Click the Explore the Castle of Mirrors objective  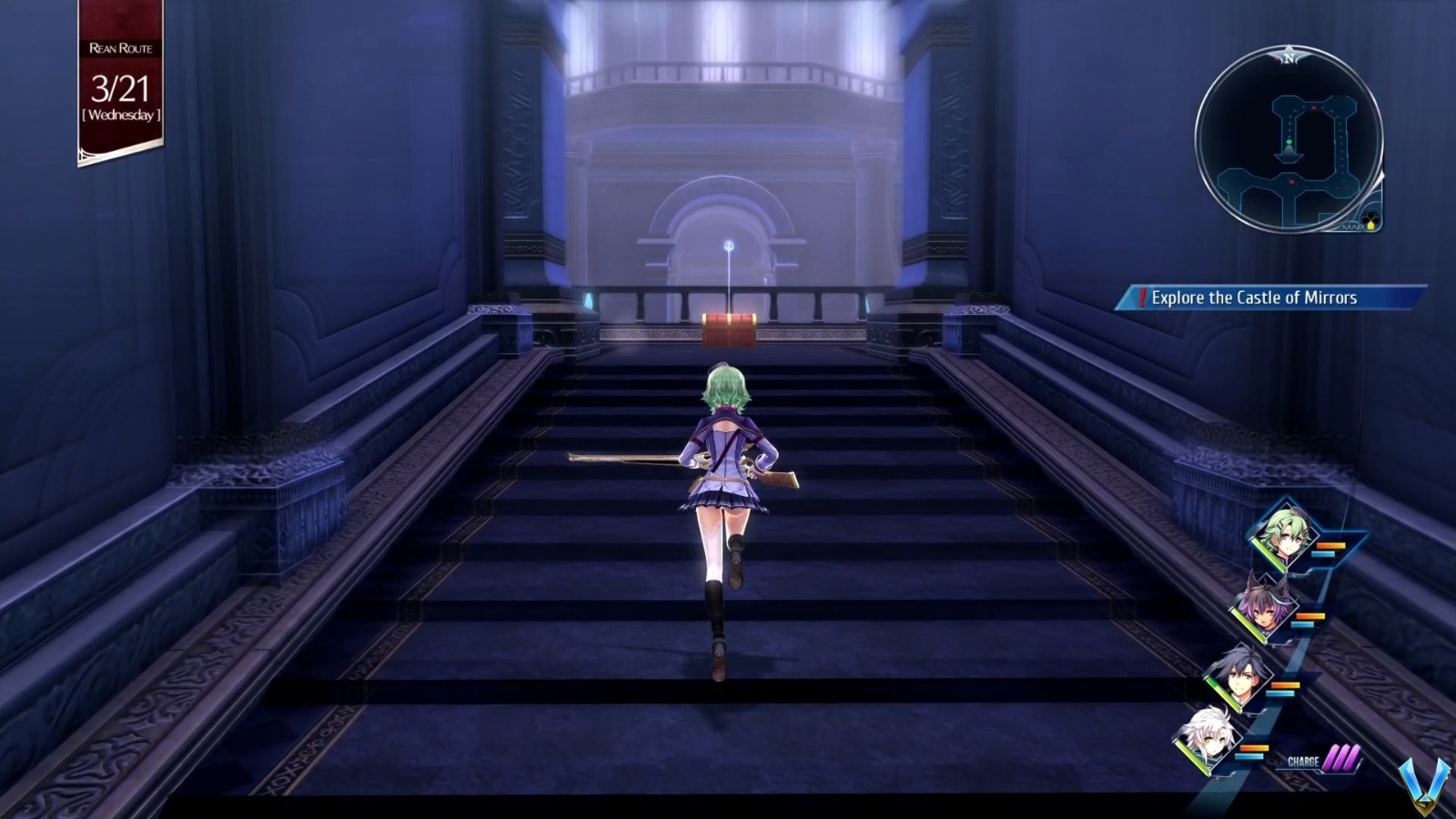1254,297
